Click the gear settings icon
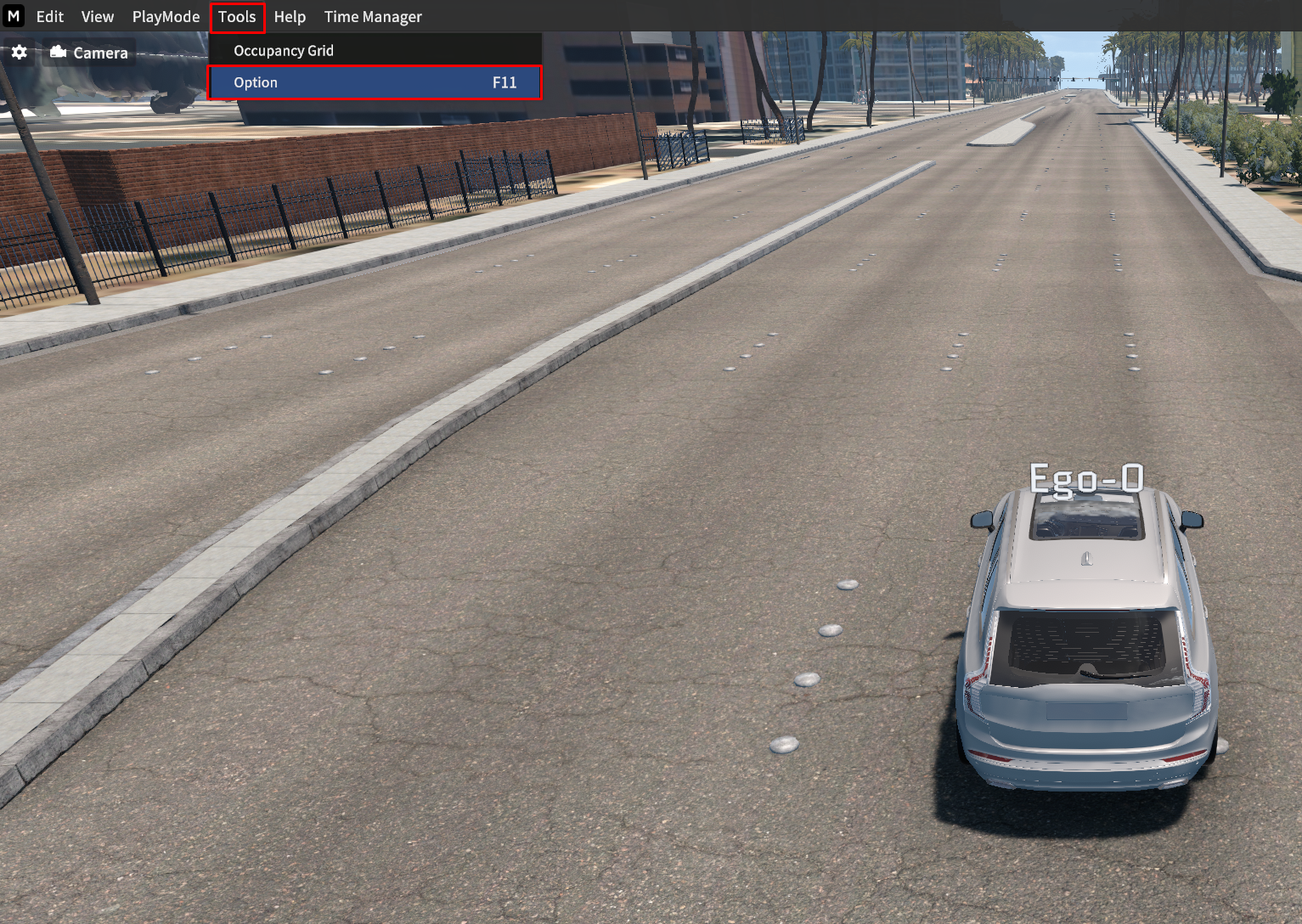This screenshot has width=1302, height=924. click(x=20, y=53)
